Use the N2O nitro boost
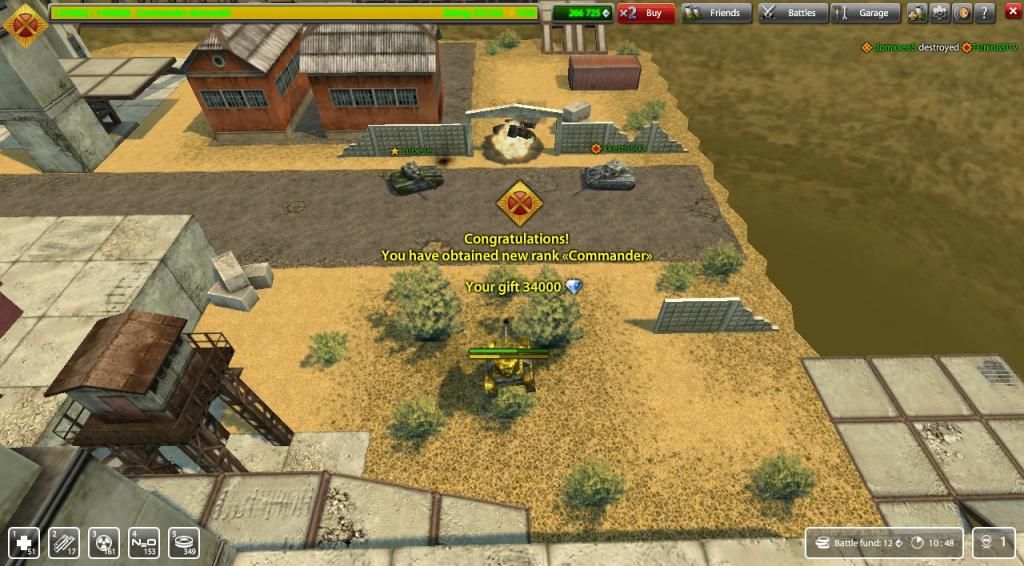The width and height of the screenshot is (1024, 566). (x=144, y=542)
